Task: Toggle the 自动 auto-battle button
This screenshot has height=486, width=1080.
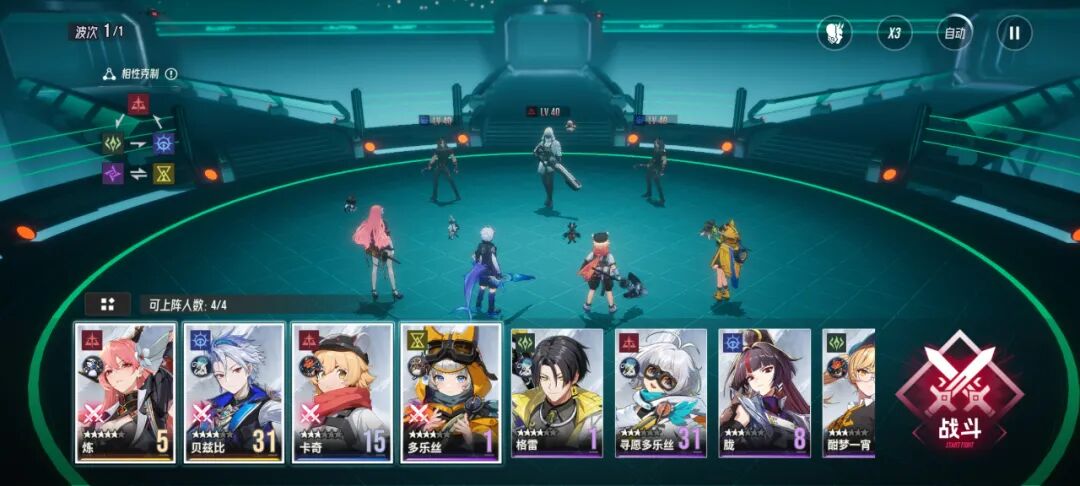Action: pyautogui.click(x=954, y=33)
